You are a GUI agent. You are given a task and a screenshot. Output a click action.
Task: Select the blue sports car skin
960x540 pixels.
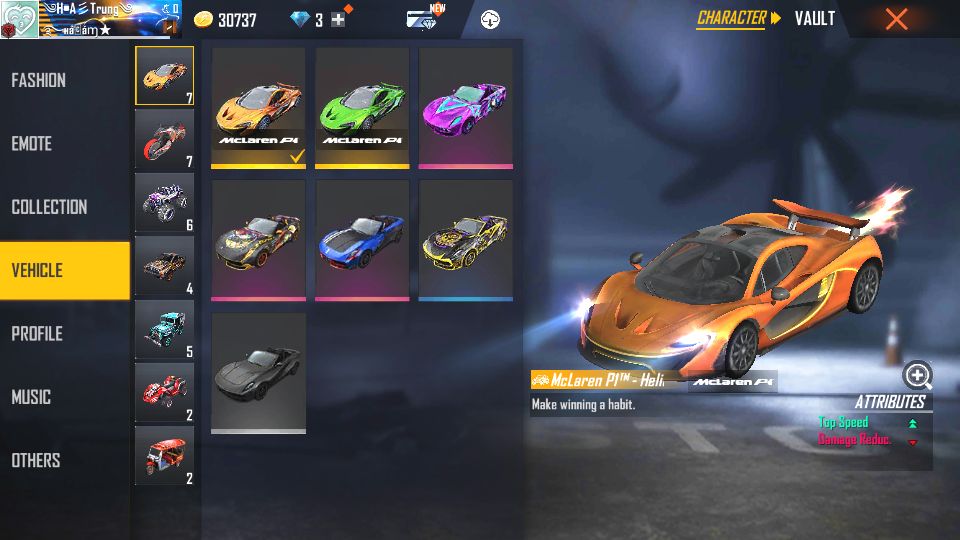tap(362, 239)
